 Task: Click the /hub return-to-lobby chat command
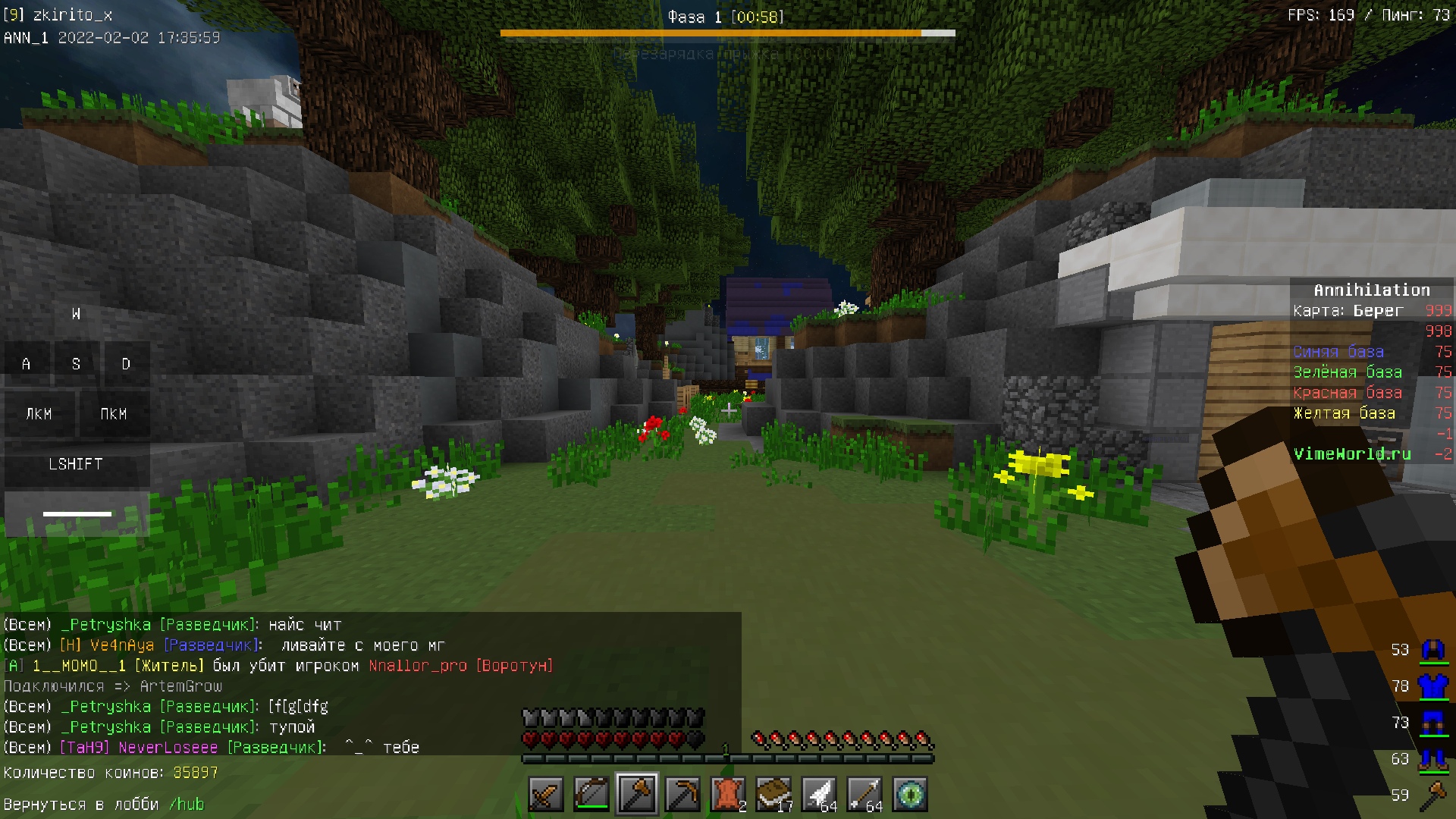(x=187, y=805)
